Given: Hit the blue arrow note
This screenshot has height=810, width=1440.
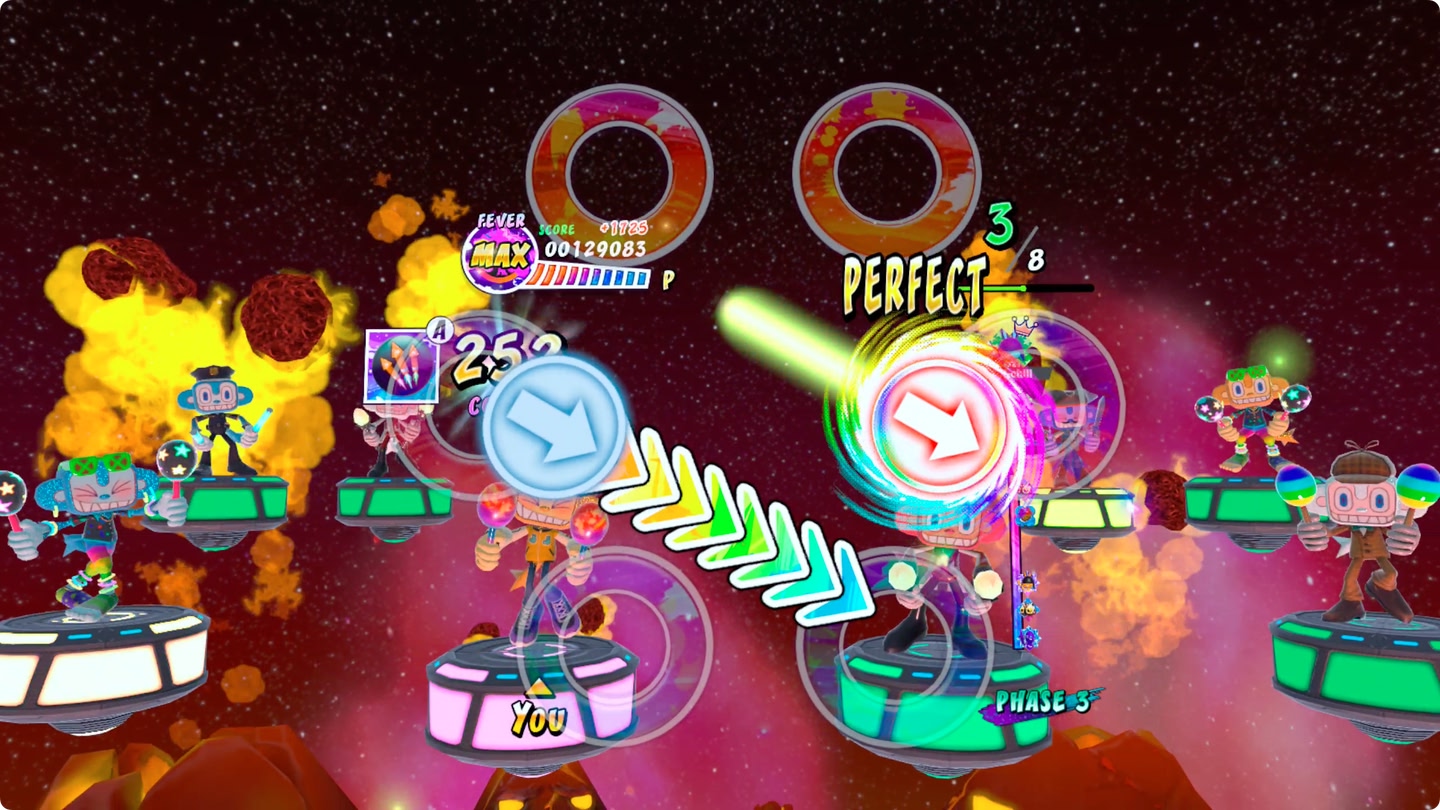Looking at the screenshot, I should point(555,427).
